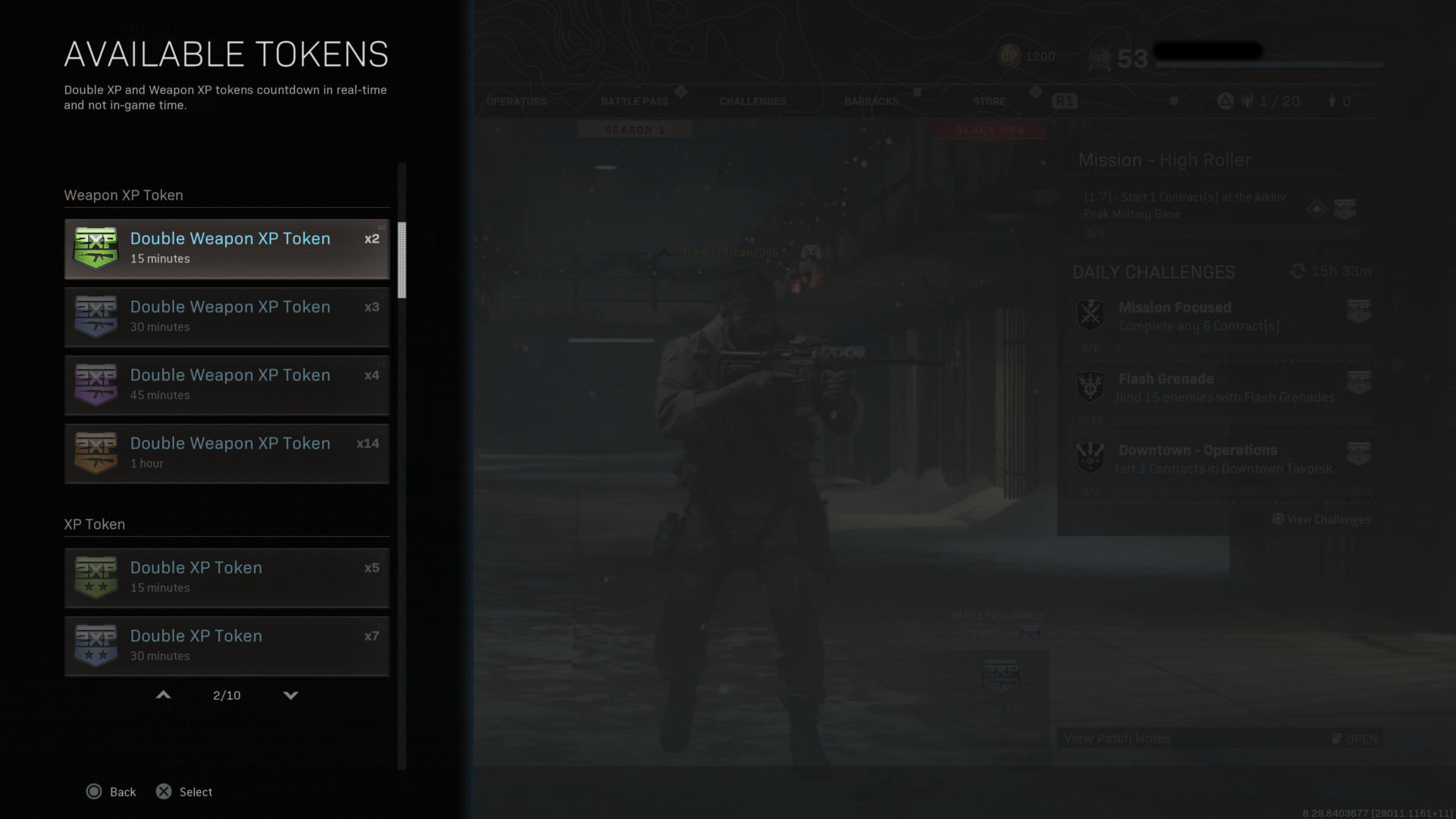The image size is (1456, 819).
Task: Click the up arrow beside the 2/10 counter
Action: (x=163, y=695)
